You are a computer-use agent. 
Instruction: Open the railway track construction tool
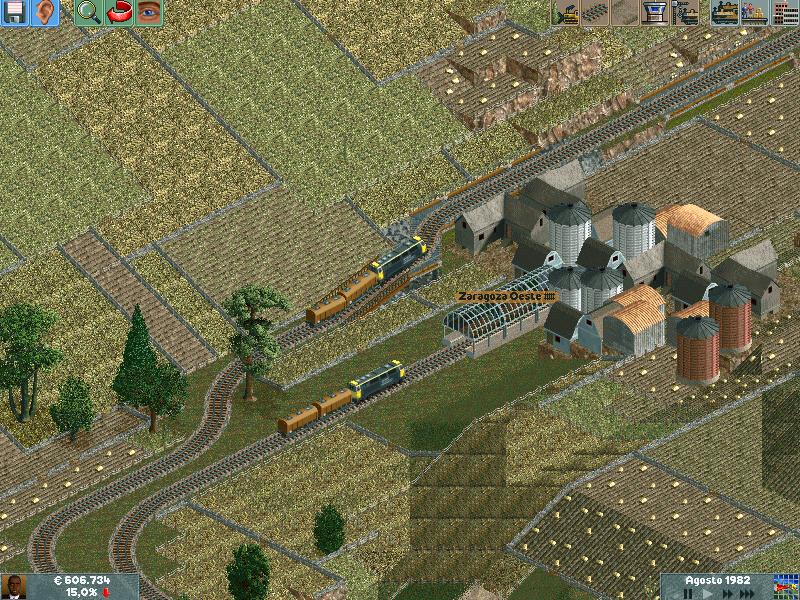click(596, 13)
